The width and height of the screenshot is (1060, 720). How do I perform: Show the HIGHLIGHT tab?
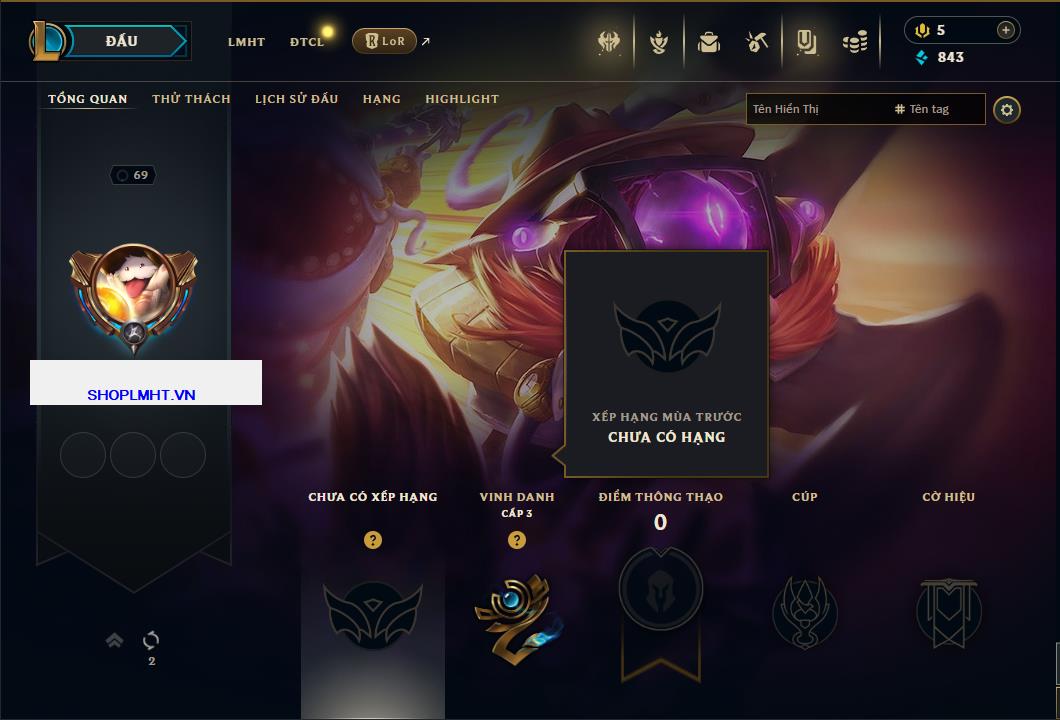[462, 99]
